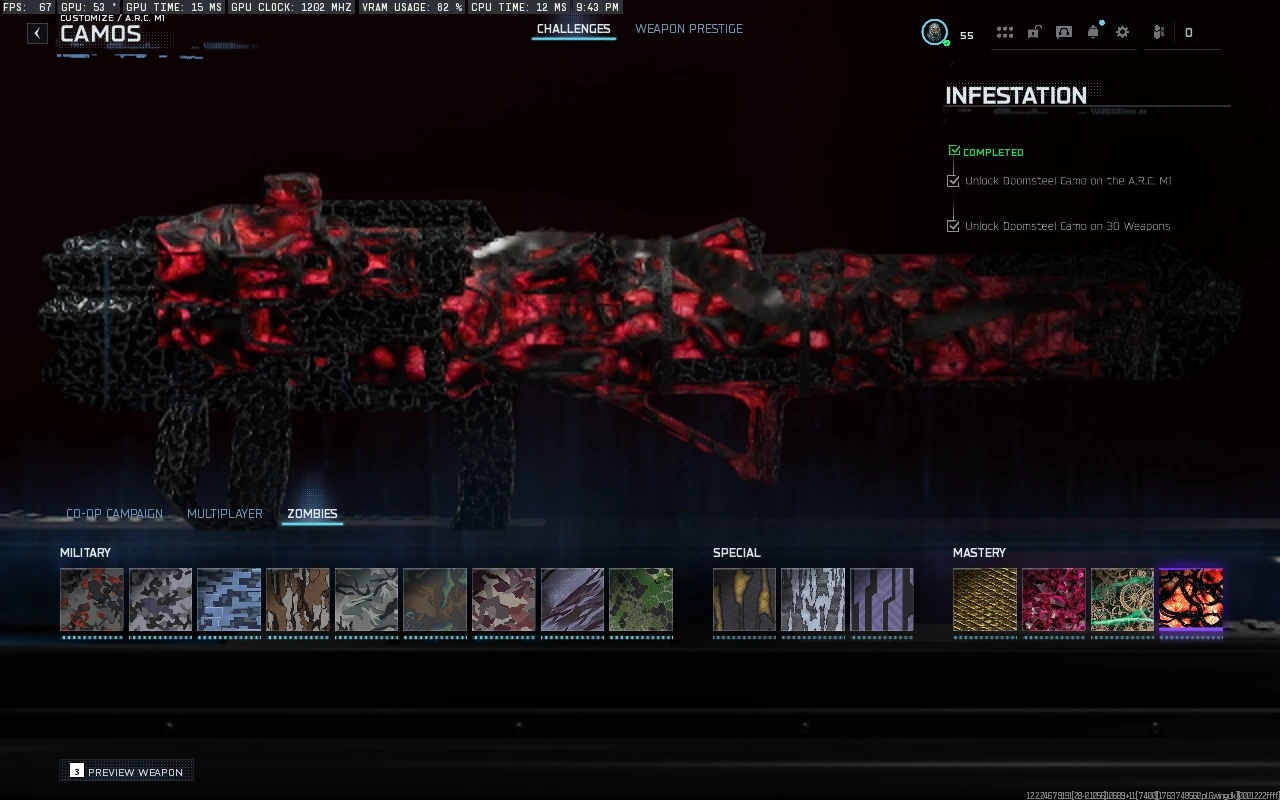Switch to the Multiplayer camo category
This screenshot has width=1280, height=800.
point(224,513)
